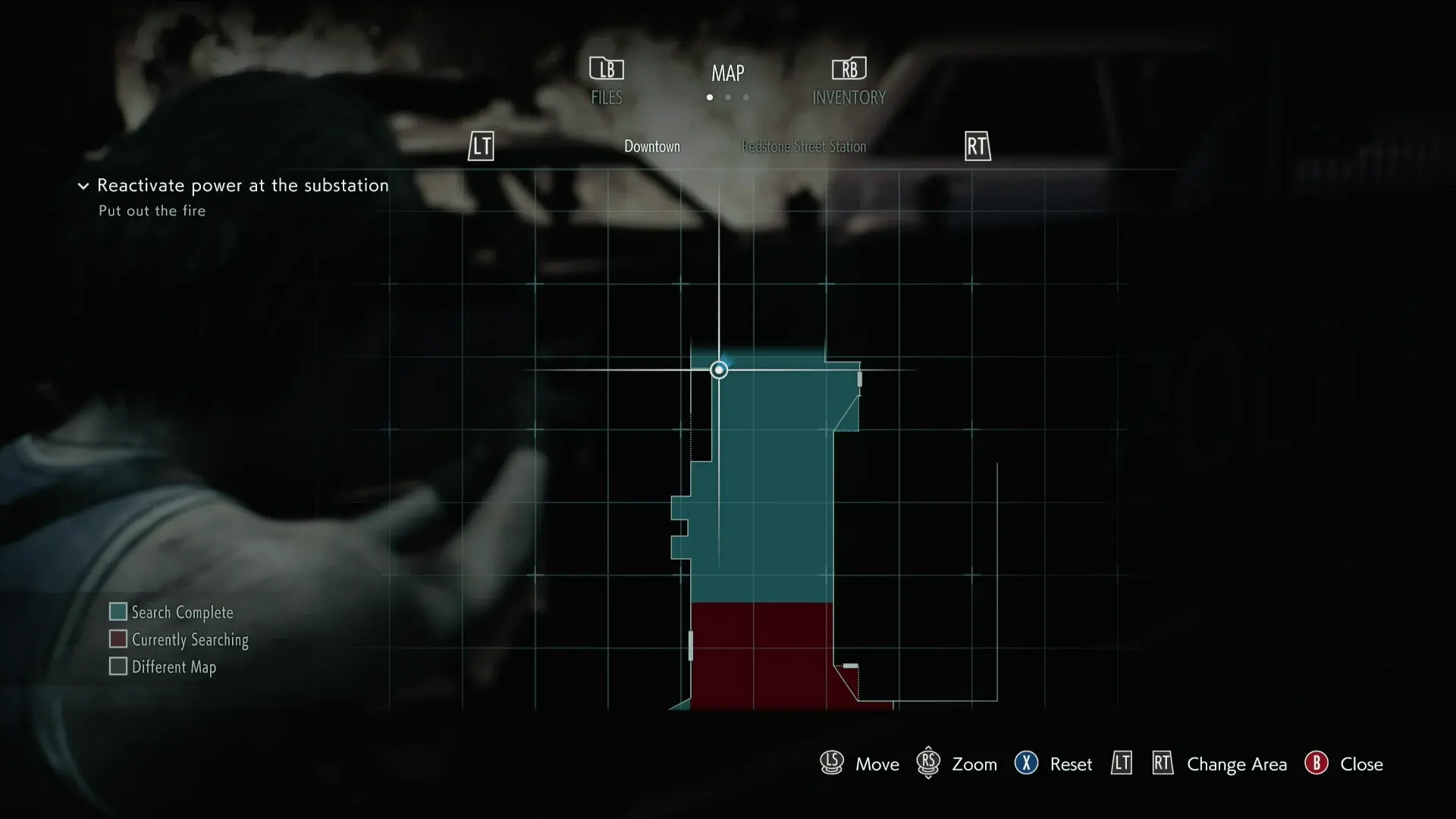Click the circular map cursor marker
The image size is (1456, 819).
pyautogui.click(x=719, y=370)
